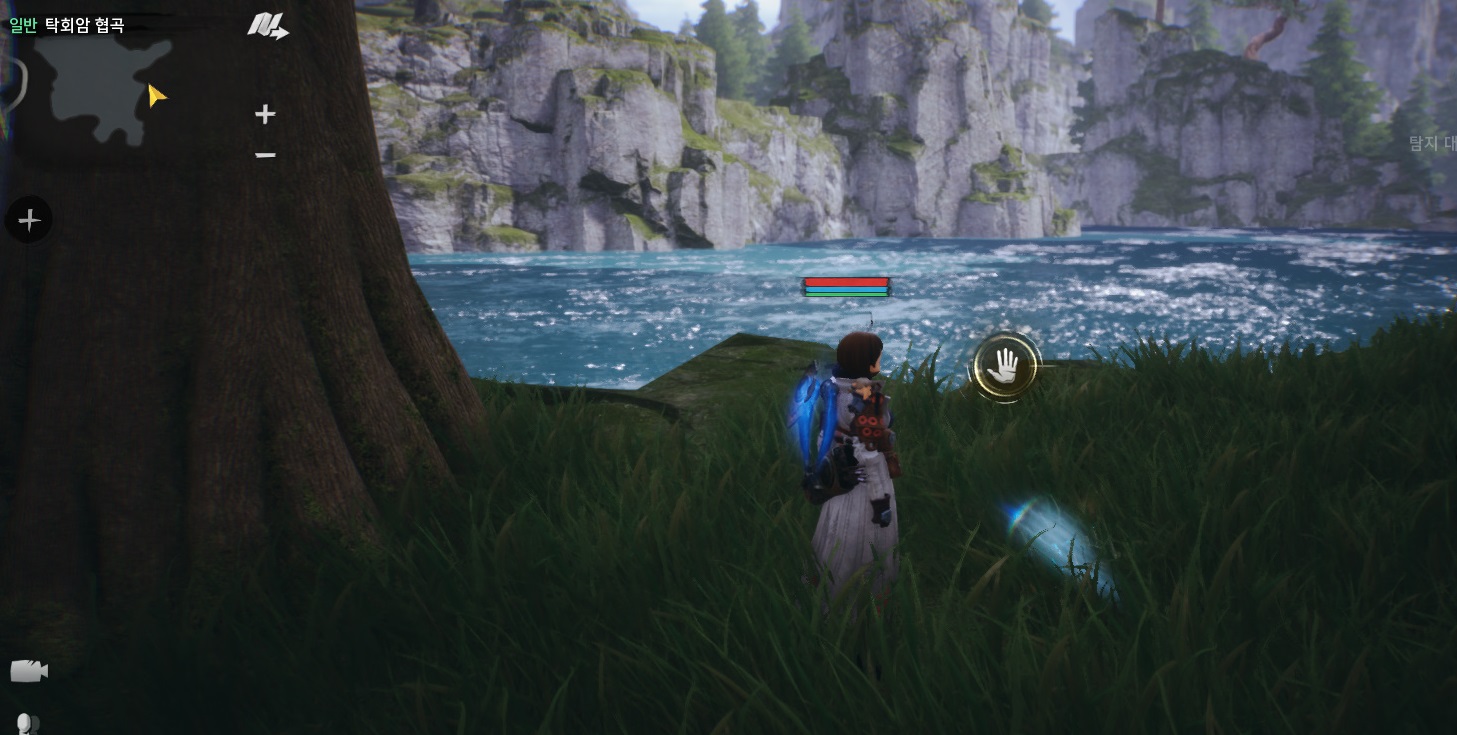Screen dimensions: 1457x735
Task: Expand the round plus button below the minimap
Action: point(29,220)
